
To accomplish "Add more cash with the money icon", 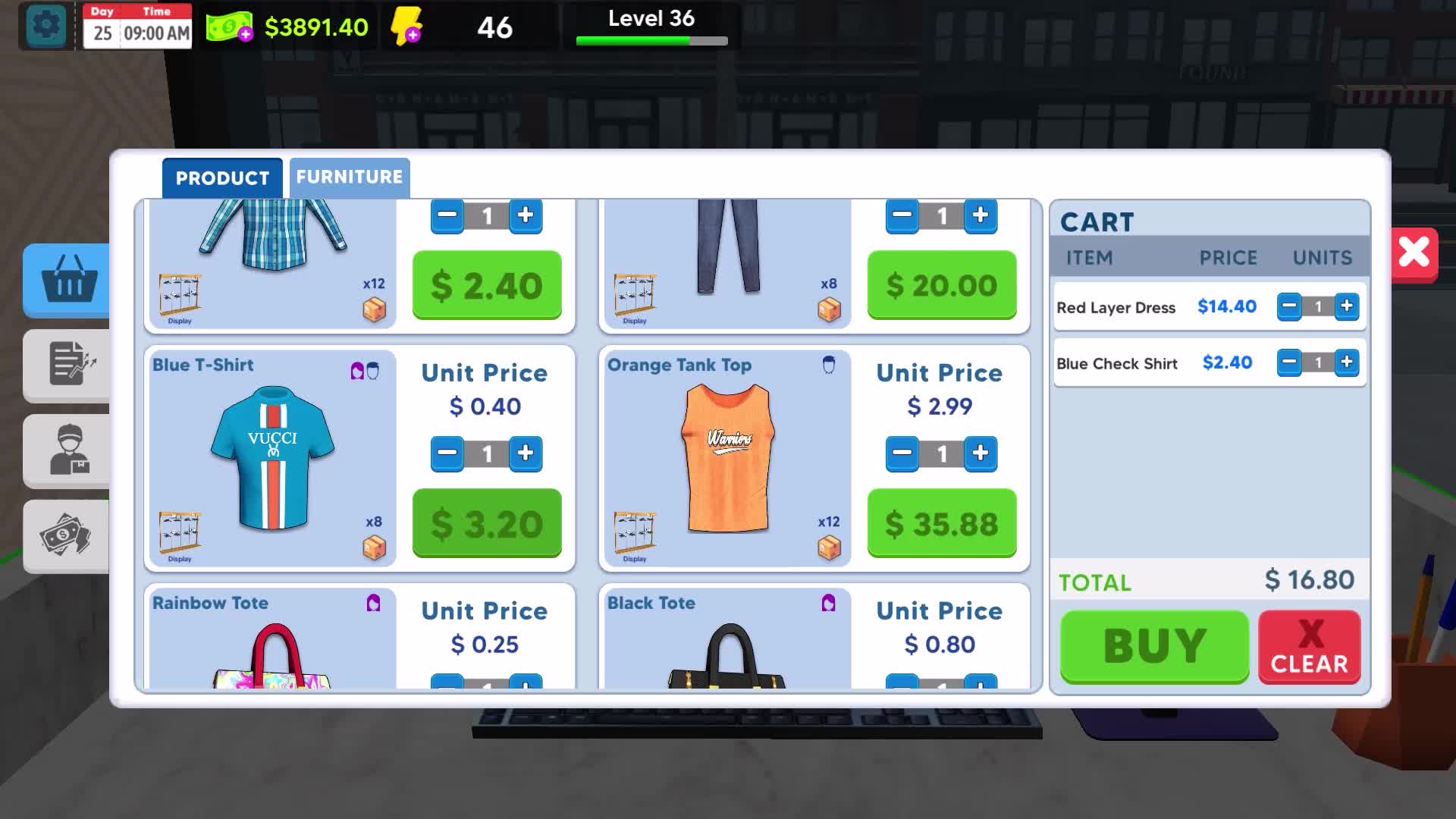I will [231, 28].
